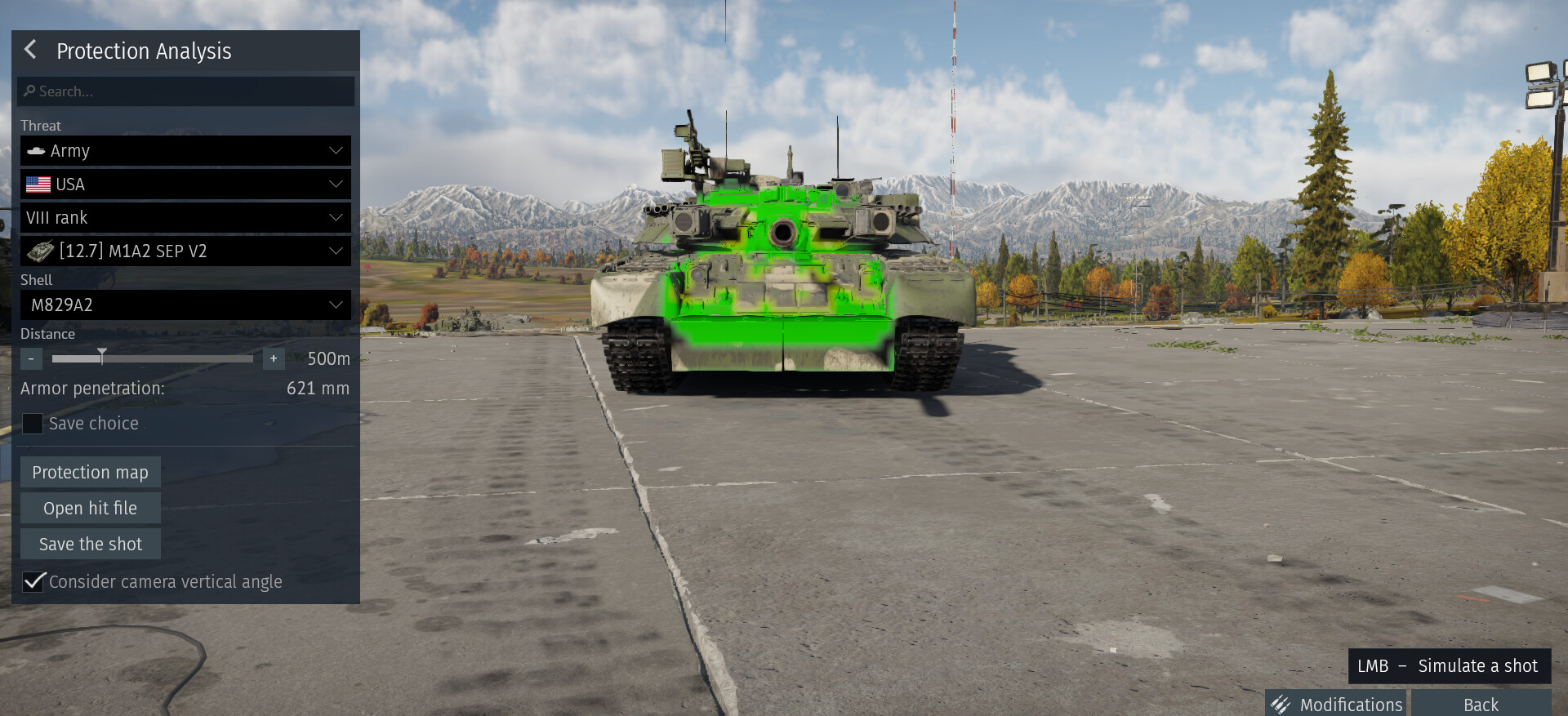This screenshot has height=716, width=1568.
Task: Open the M1A2 SEP V2 vehicle dropdown
Action: tap(185, 251)
